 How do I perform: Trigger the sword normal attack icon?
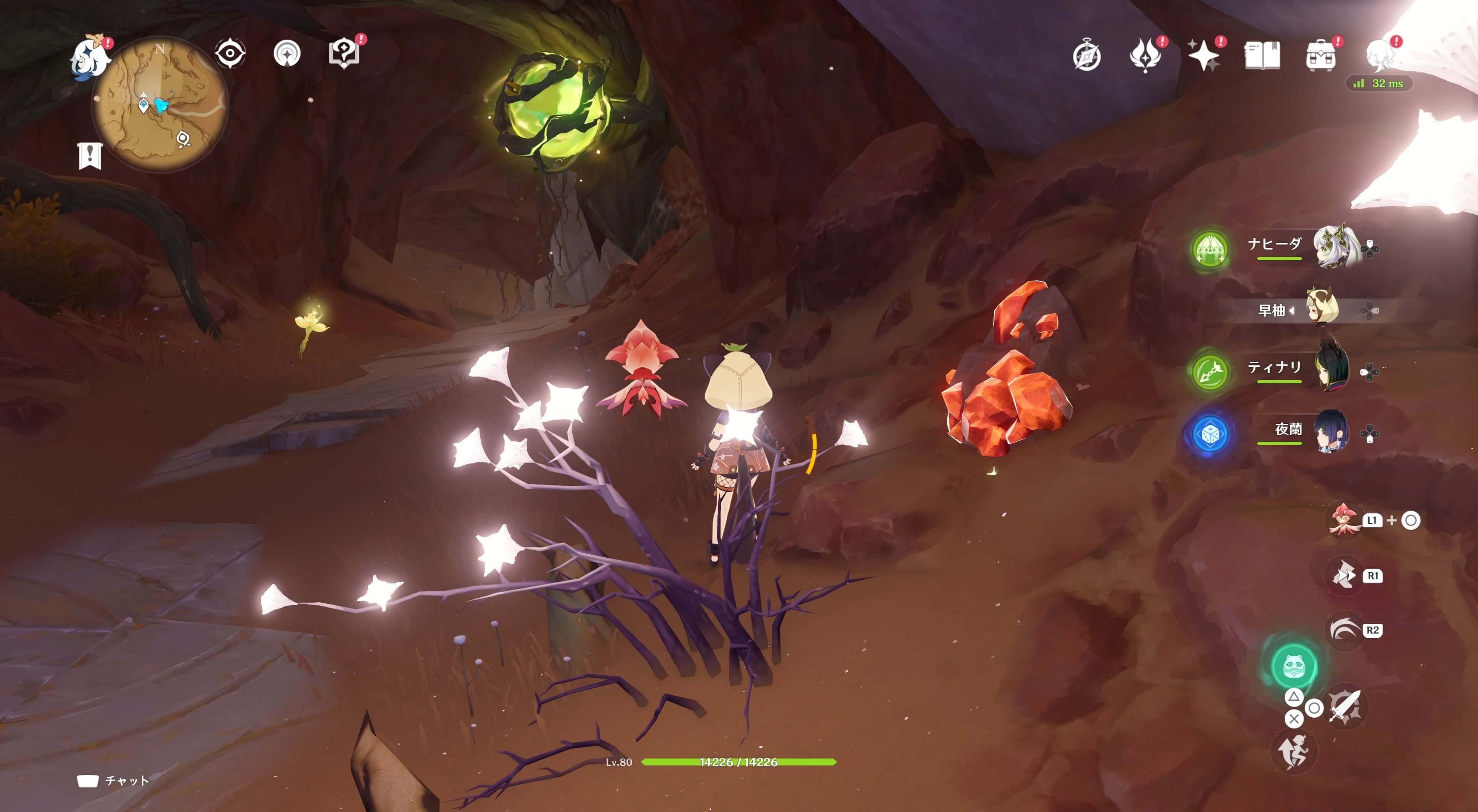pos(1344,706)
